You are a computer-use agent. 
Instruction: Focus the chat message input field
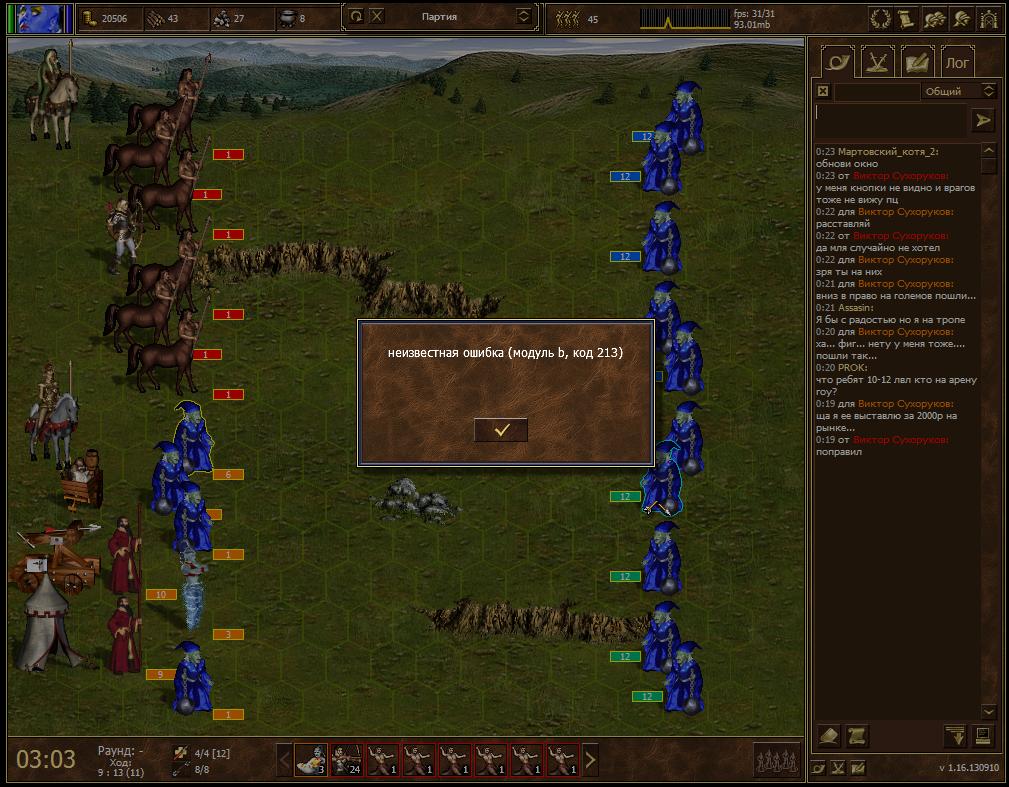pos(890,120)
